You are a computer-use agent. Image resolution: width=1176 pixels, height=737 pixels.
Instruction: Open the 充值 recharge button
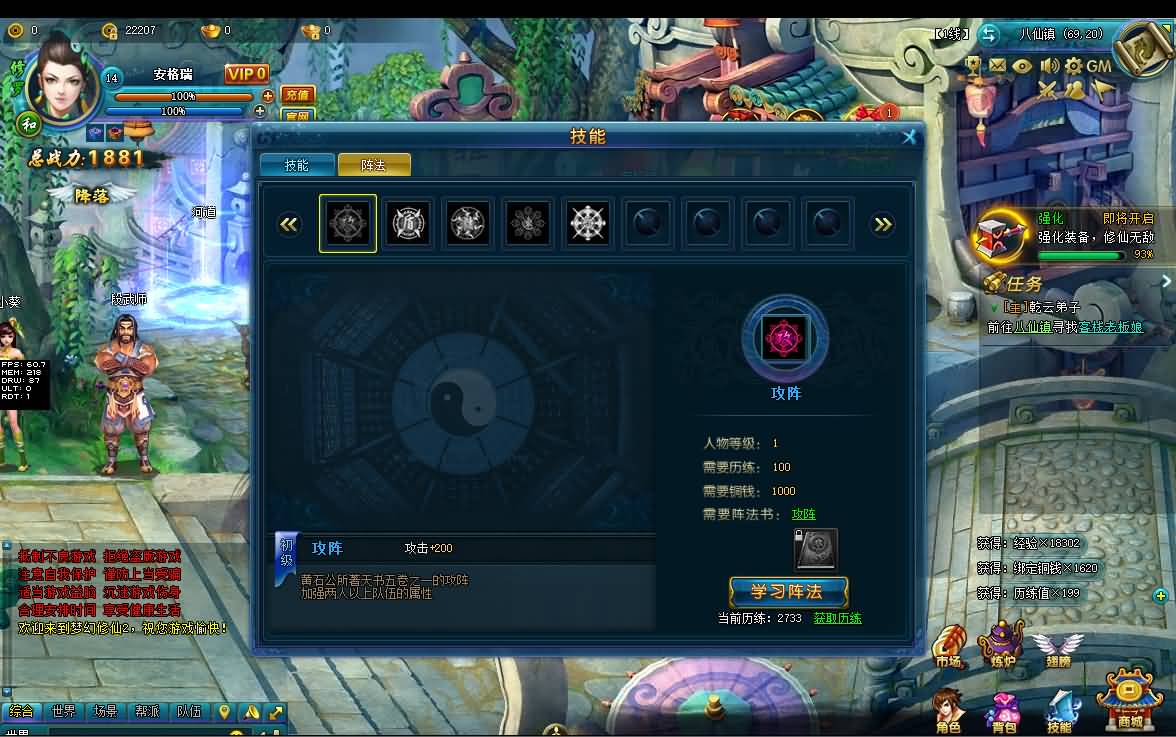(x=297, y=95)
